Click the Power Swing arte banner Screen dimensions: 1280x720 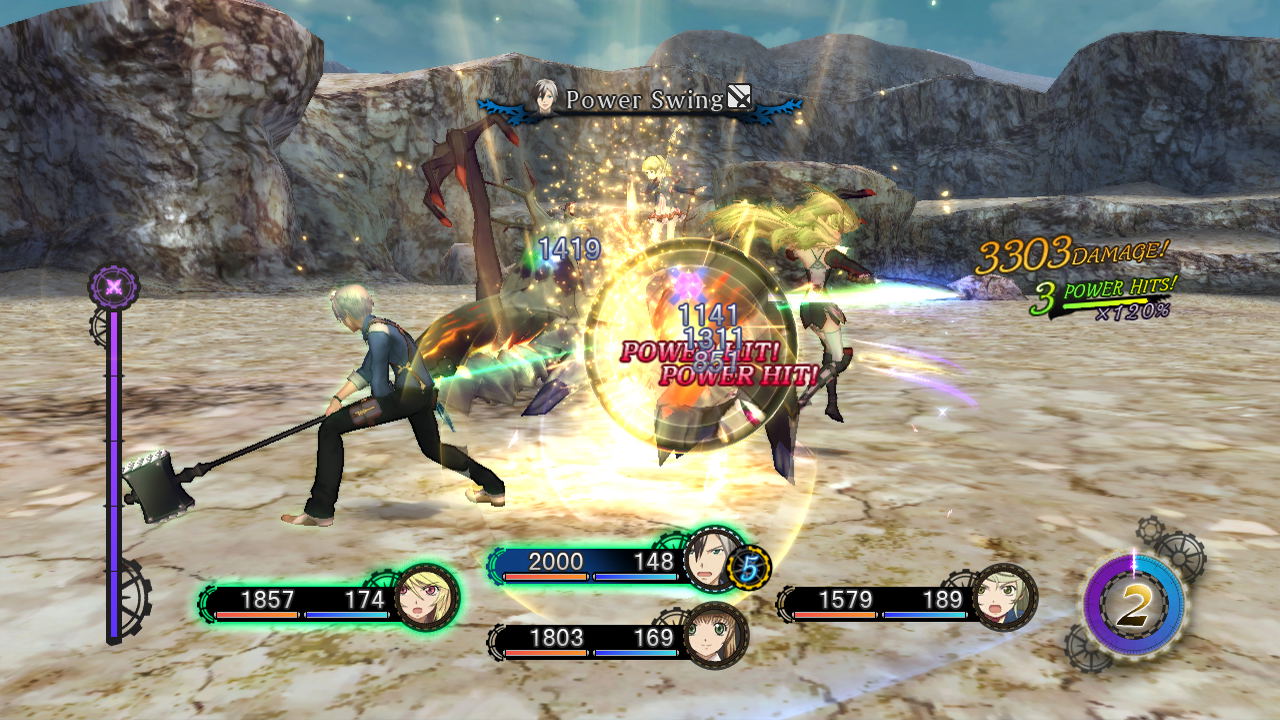point(641,100)
